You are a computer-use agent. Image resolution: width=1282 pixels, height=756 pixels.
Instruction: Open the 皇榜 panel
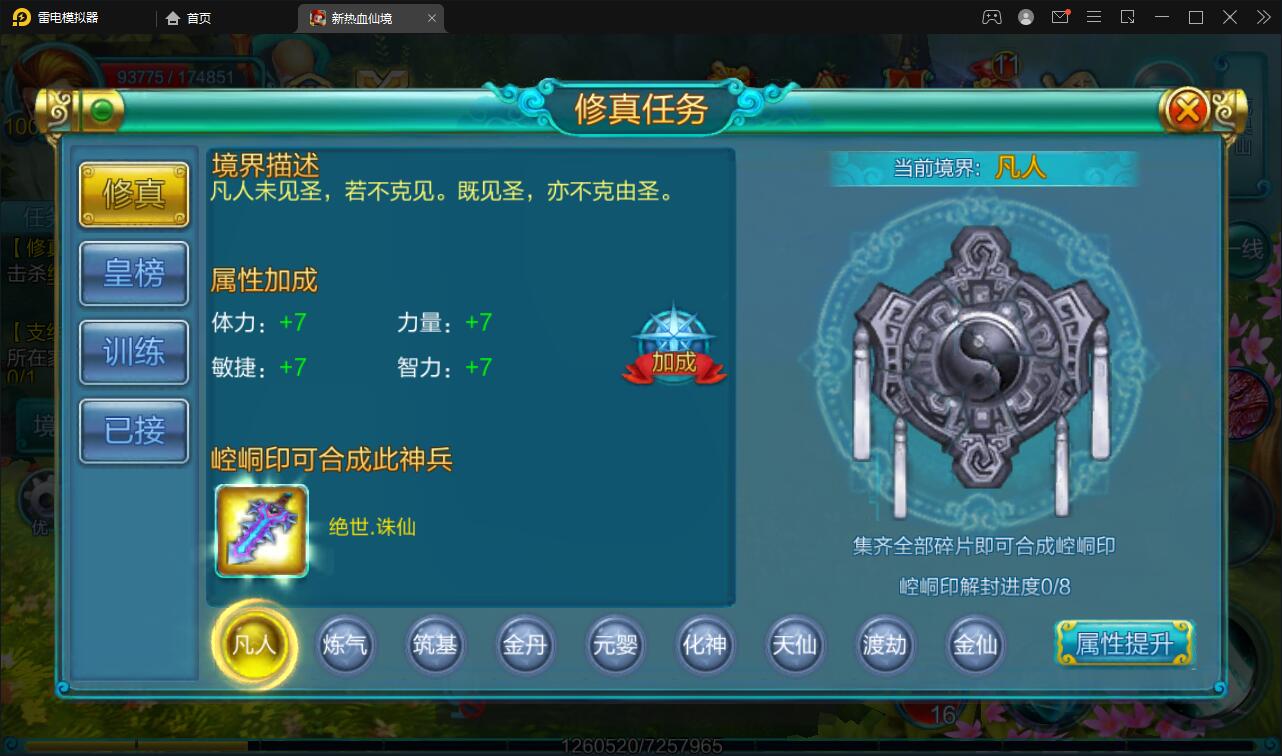[133, 273]
